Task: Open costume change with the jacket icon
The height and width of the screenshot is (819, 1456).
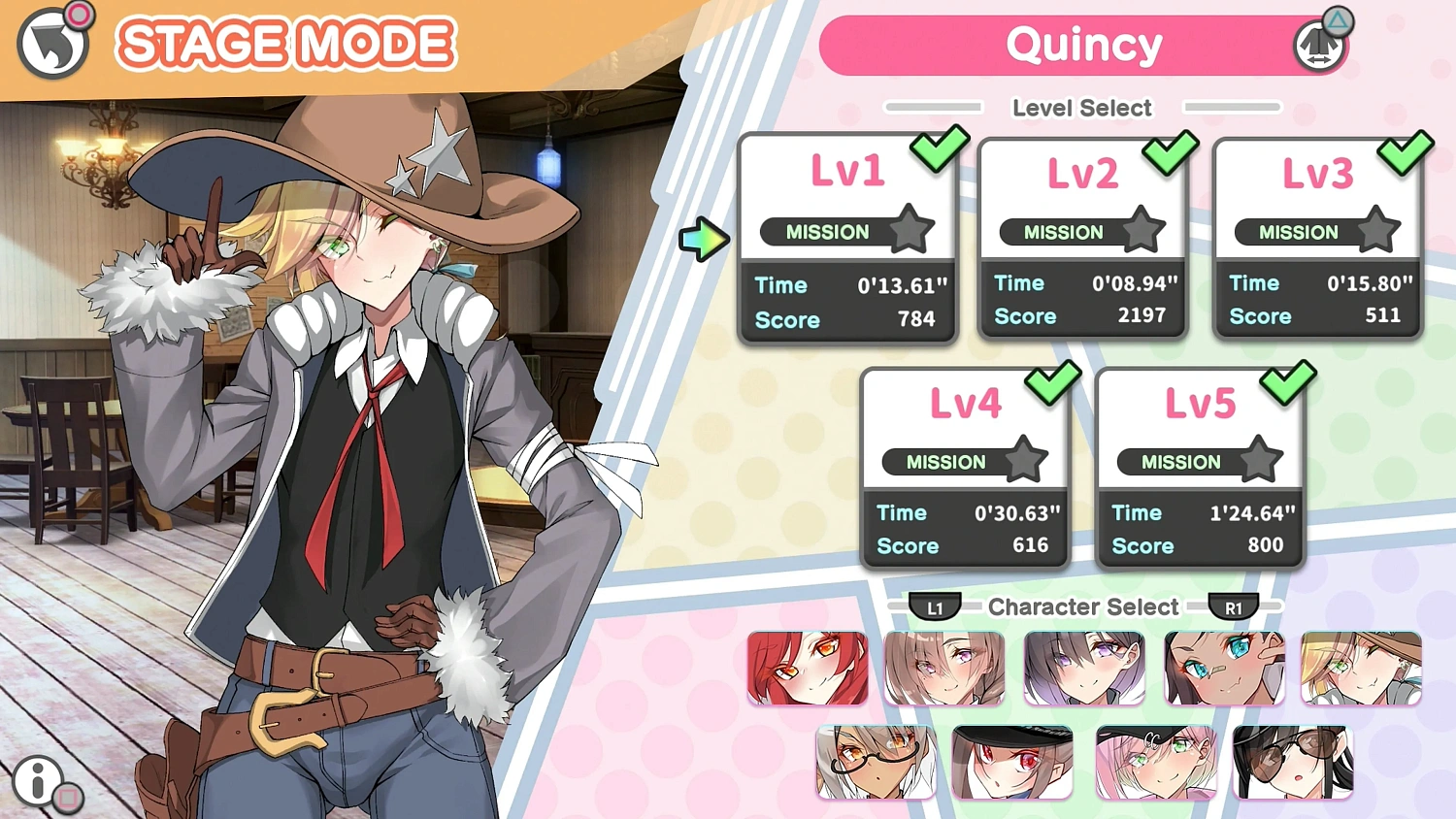Action: tap(1320, 44)
